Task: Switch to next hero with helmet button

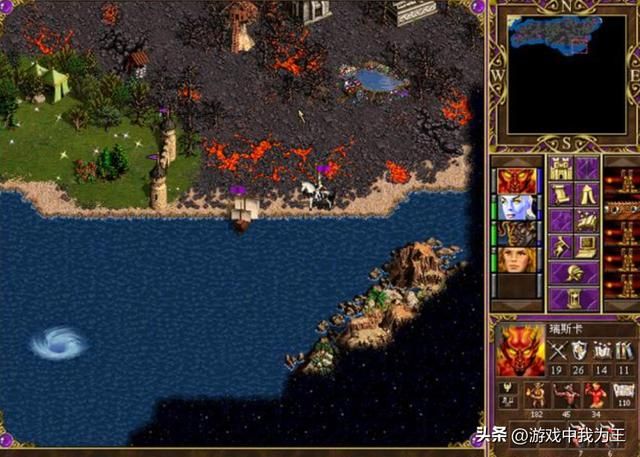Action: (574, 272)
